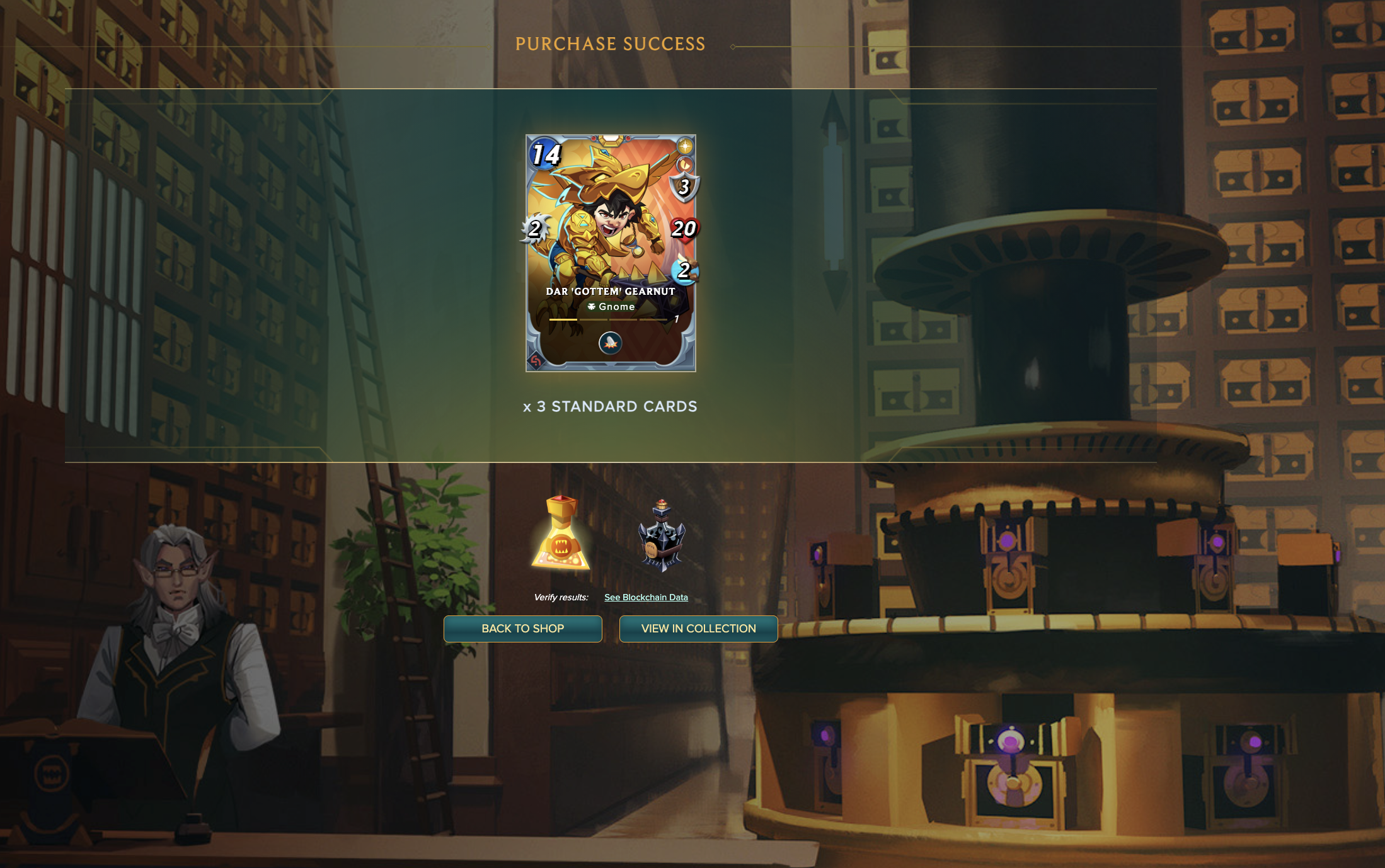Click the Piercing ability icon on the card
Viewport: 1385px width, 868px height.
click(609, 343)
